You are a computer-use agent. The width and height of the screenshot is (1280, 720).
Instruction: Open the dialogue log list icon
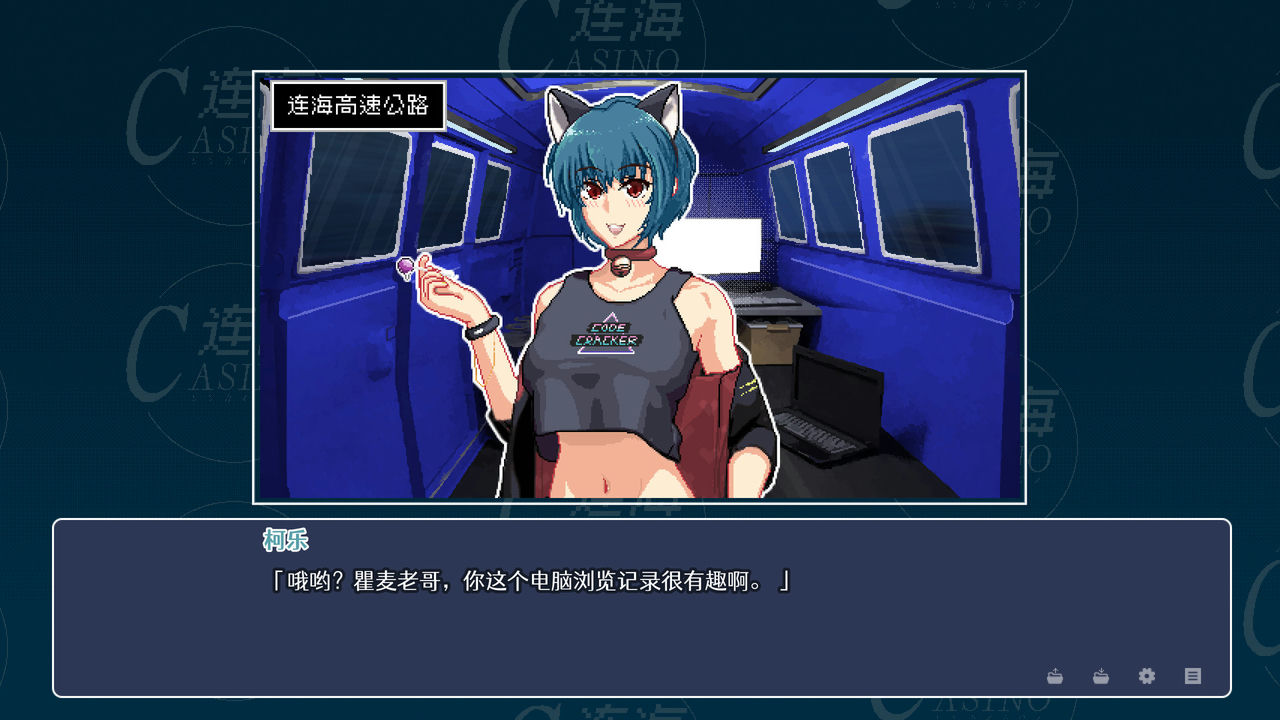[x=1193, y=676]
